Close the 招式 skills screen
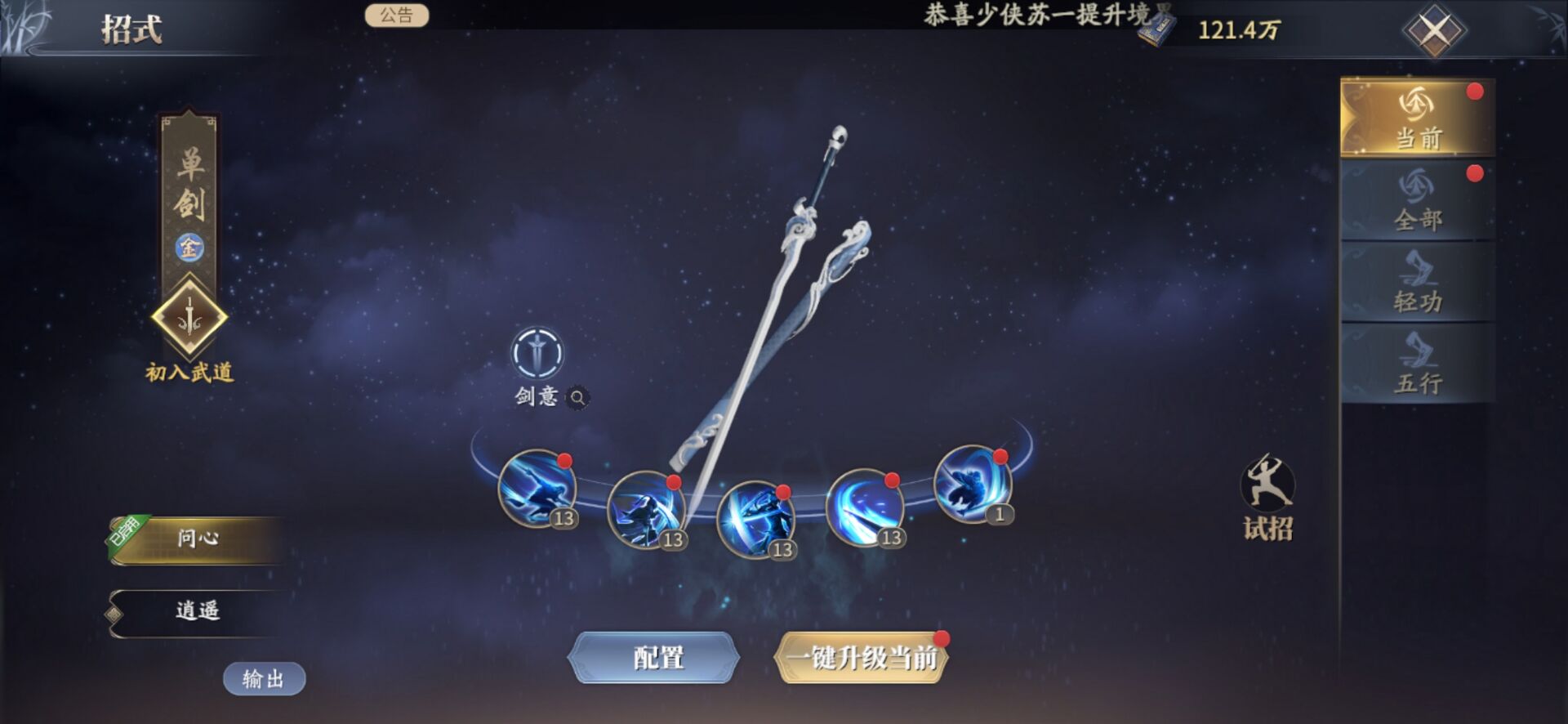1568x724 pixels. coord(1434,31)
